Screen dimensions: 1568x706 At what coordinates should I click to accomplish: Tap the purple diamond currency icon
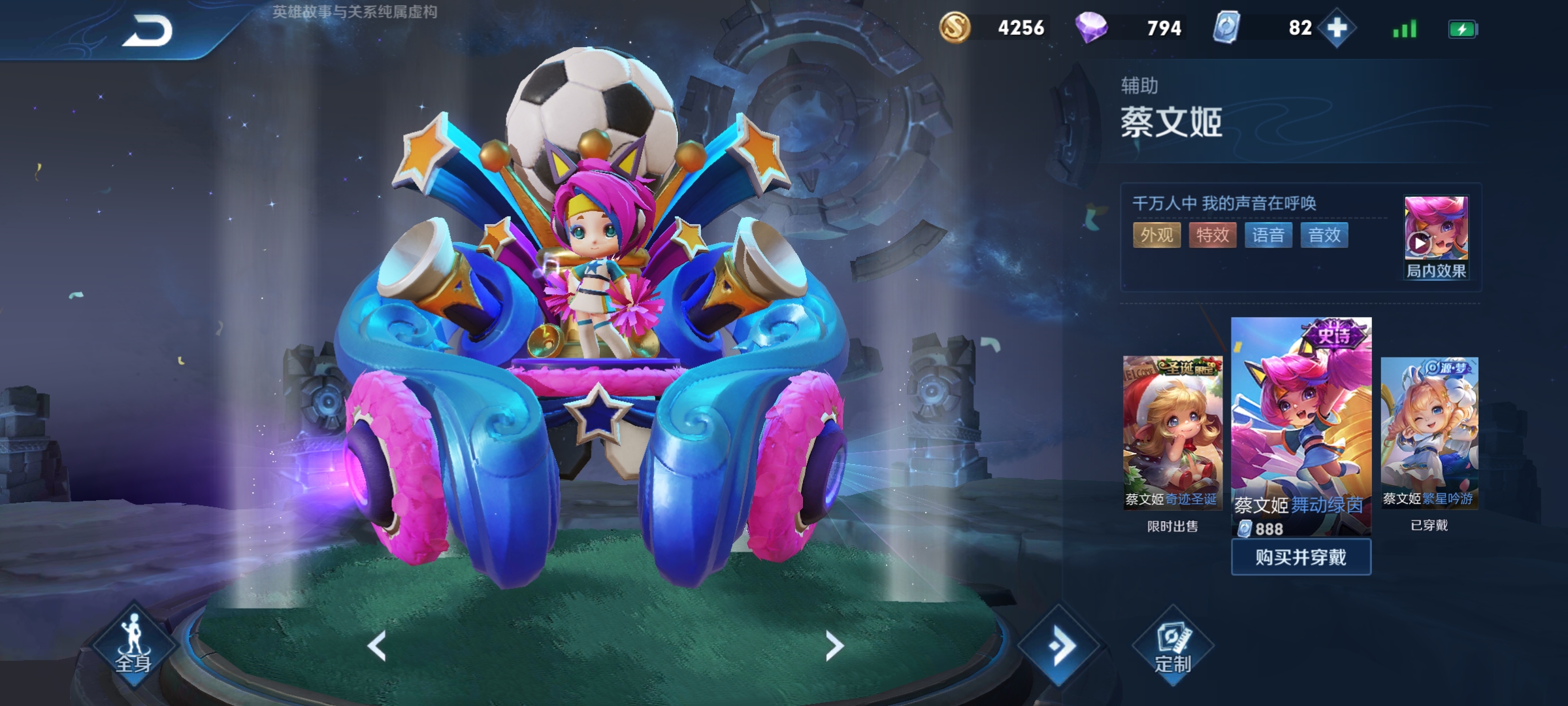click(x=1091, y=28)
